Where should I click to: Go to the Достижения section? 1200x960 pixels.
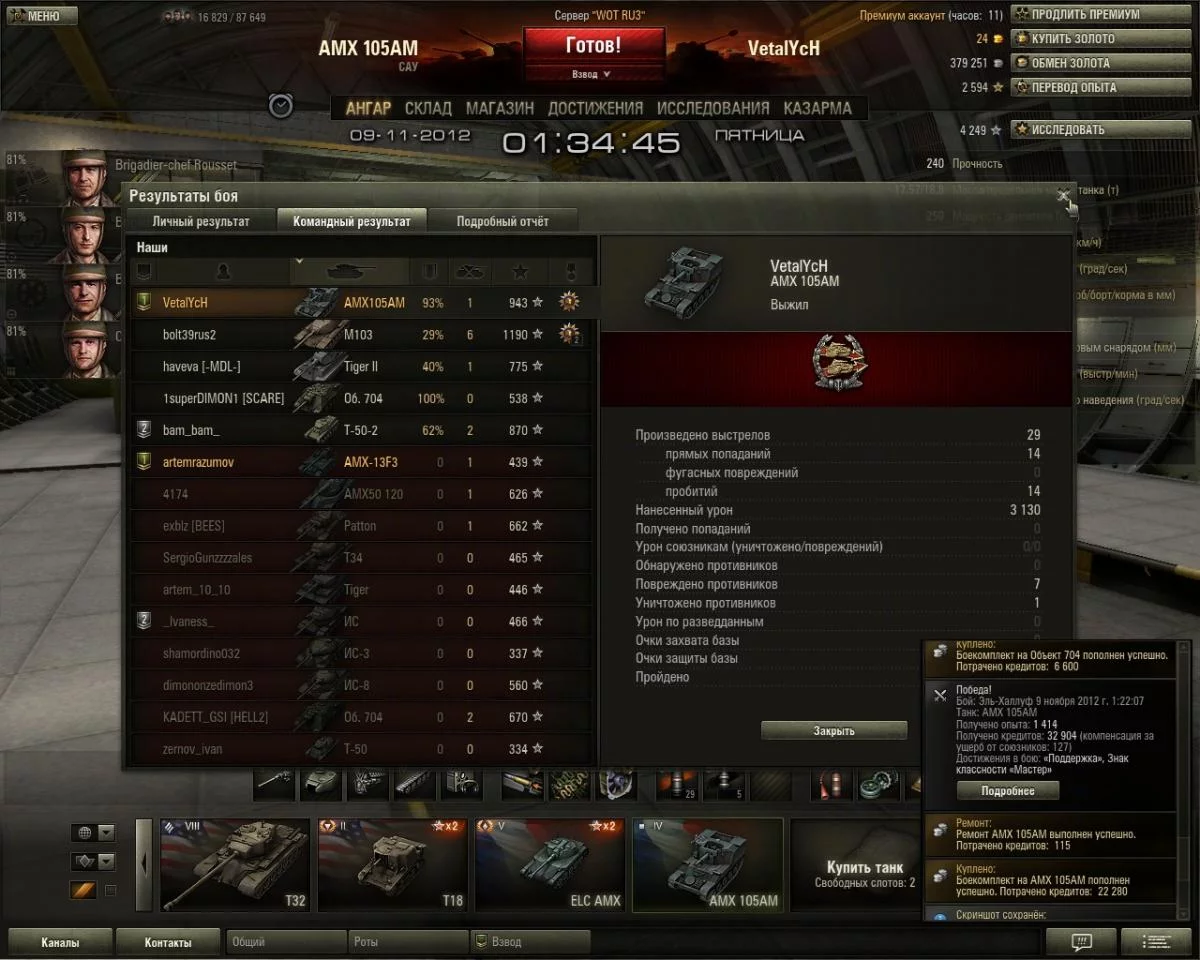click(x=595, y=108)
